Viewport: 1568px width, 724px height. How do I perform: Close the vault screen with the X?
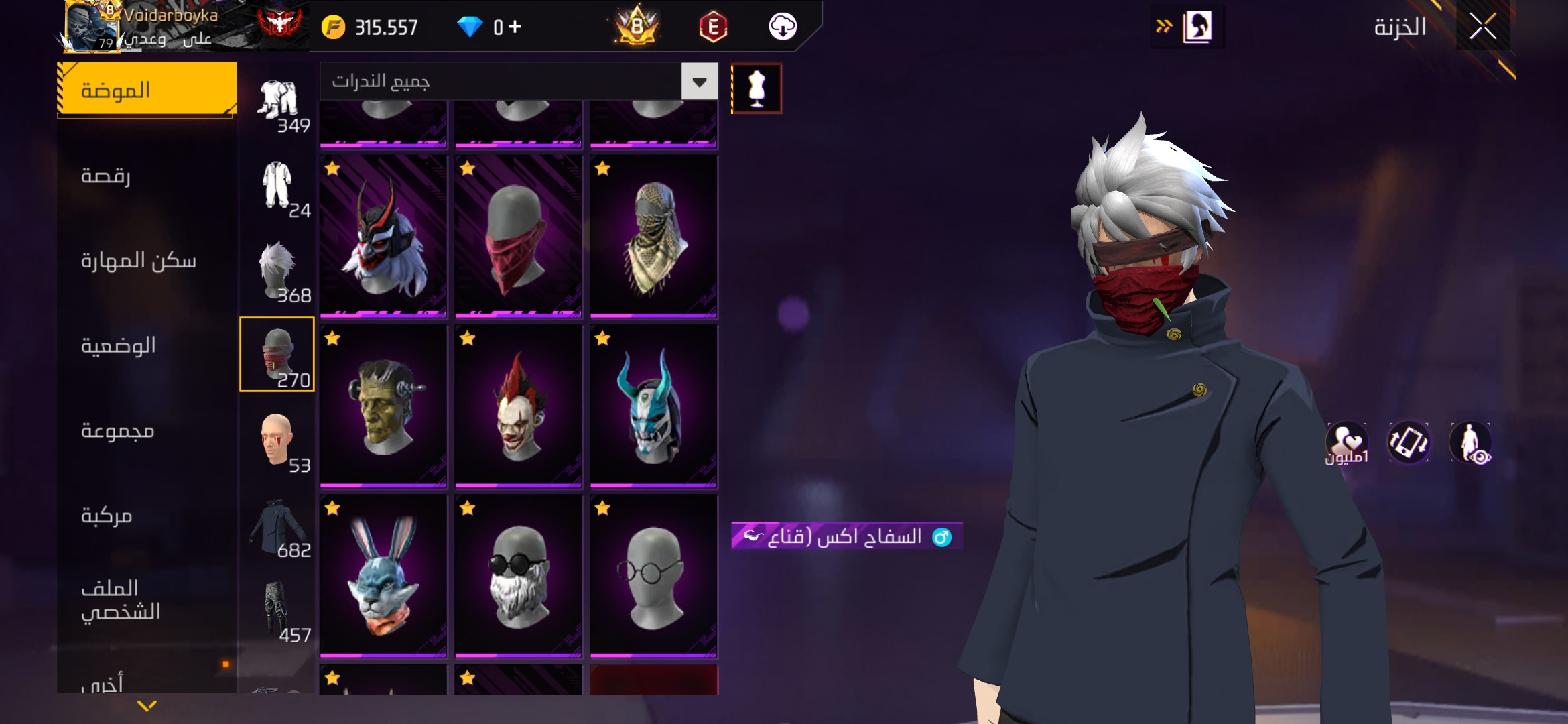[1482, 27]
